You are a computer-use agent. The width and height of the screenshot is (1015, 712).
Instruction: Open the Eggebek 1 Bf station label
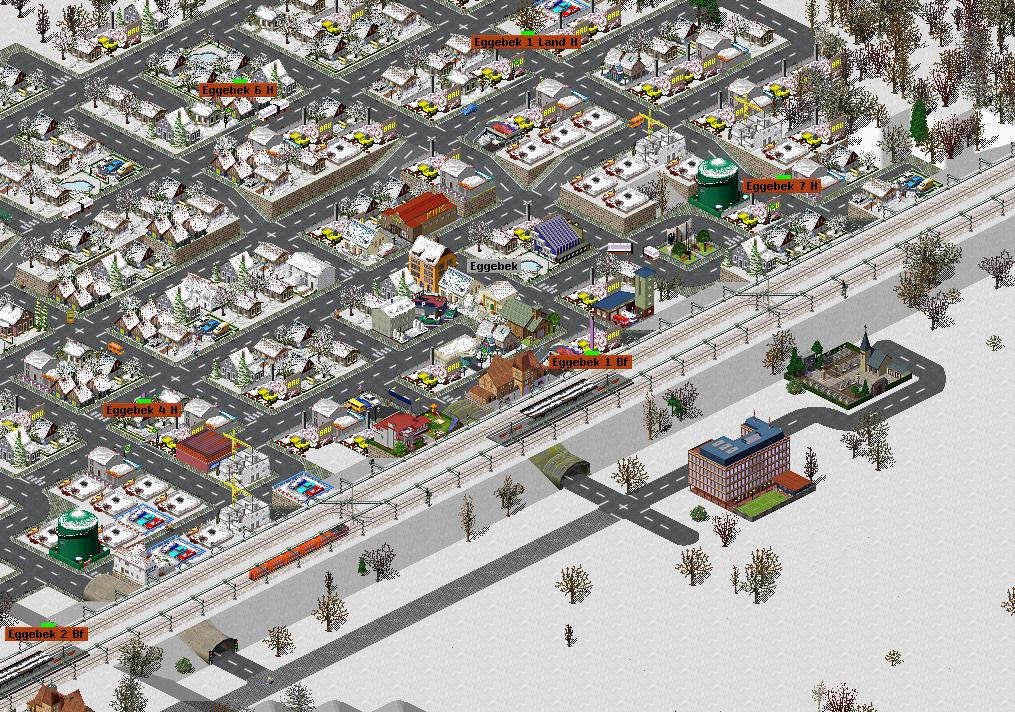coord(590,362)
